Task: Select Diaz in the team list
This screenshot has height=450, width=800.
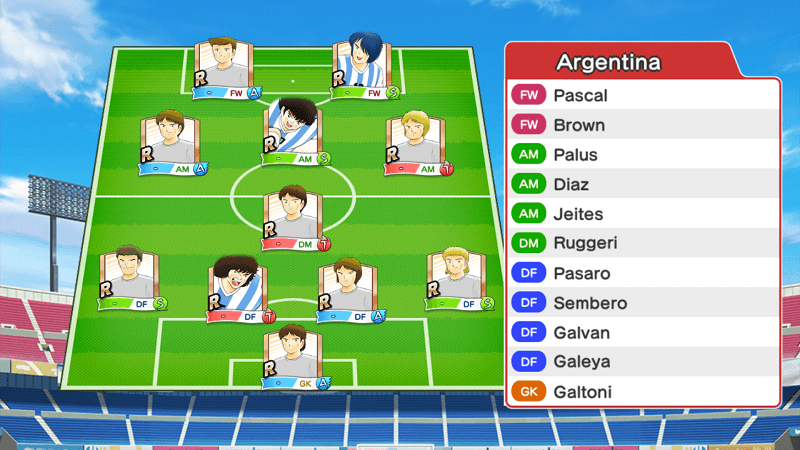Action: pos(642,185)
